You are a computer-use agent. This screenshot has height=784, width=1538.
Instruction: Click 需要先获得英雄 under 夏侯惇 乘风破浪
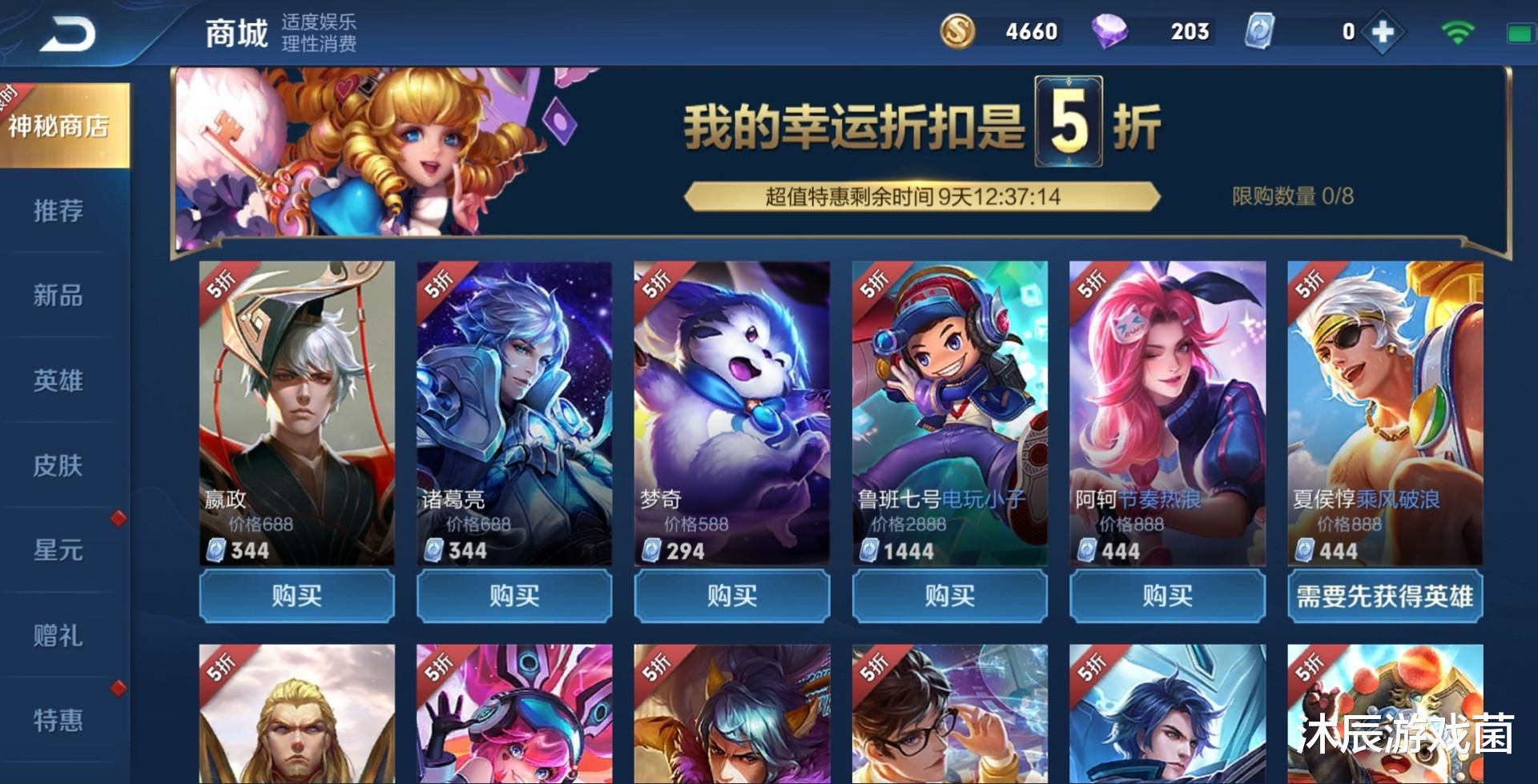[x=1384, y=596]
